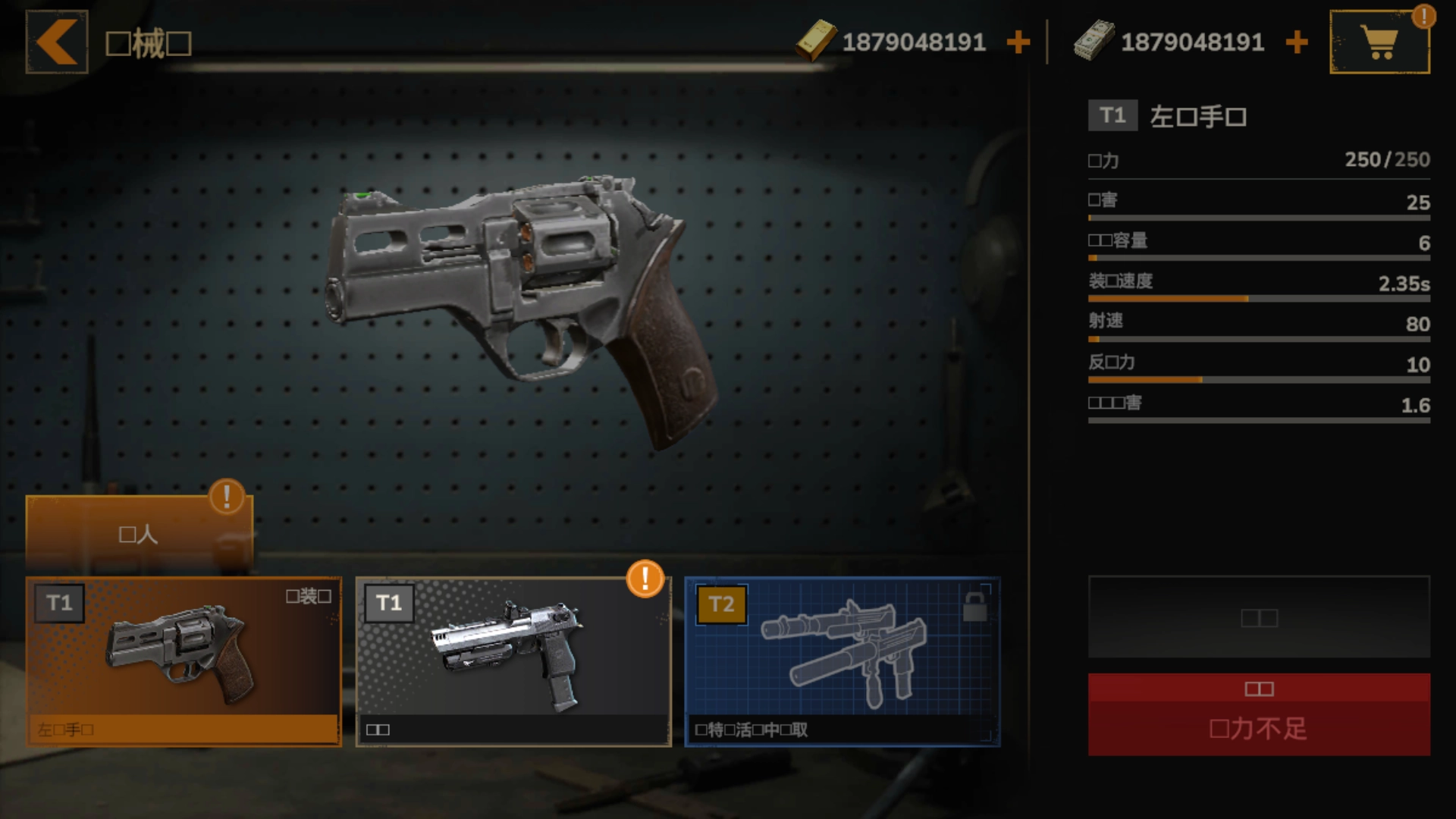Image resolution: width=1456 pixels, height=819 pixels.
Task: Go back with the orange arrow button
Action: 57,42
